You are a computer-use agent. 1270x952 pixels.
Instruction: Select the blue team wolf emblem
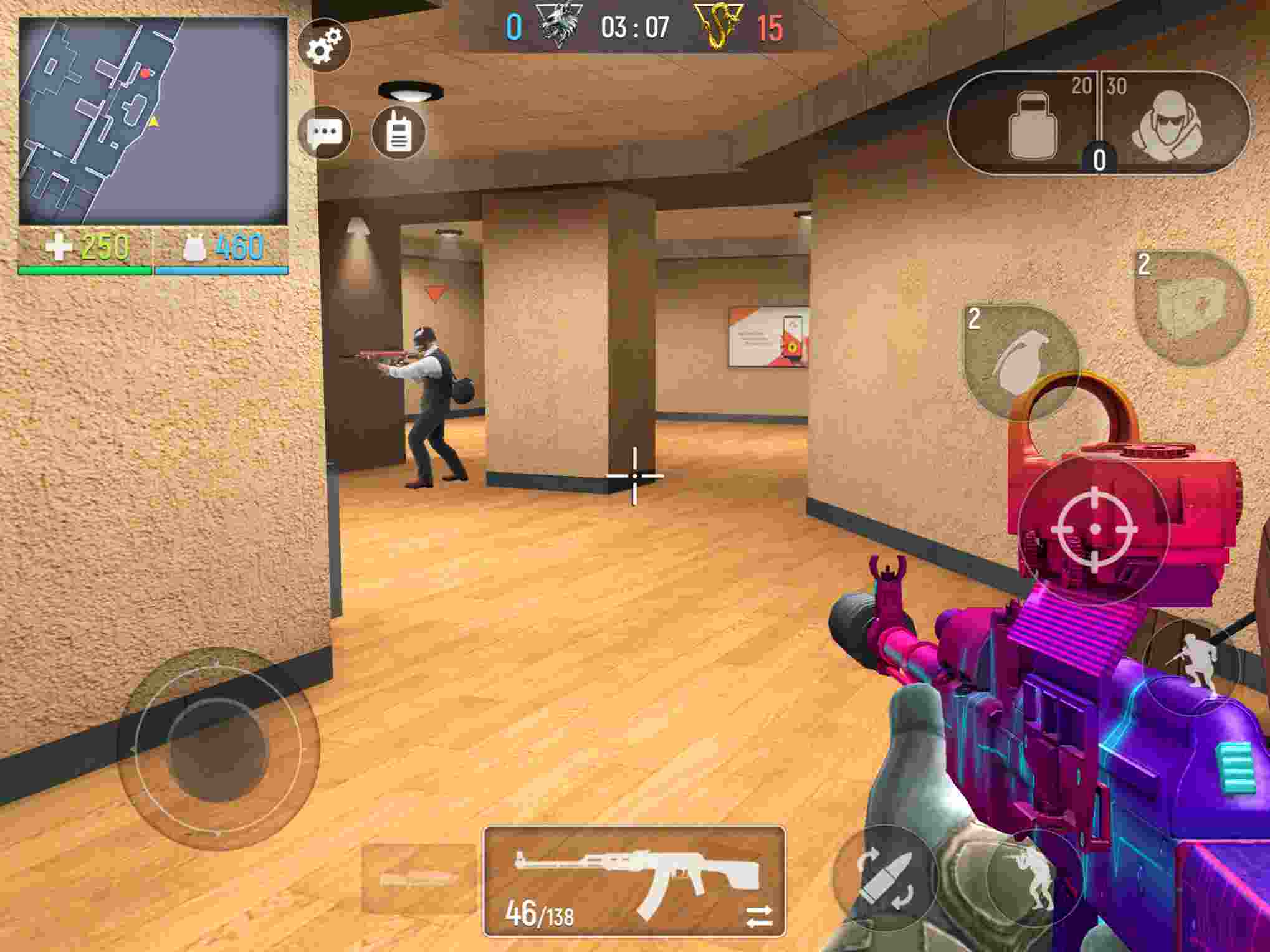(559, 24)
